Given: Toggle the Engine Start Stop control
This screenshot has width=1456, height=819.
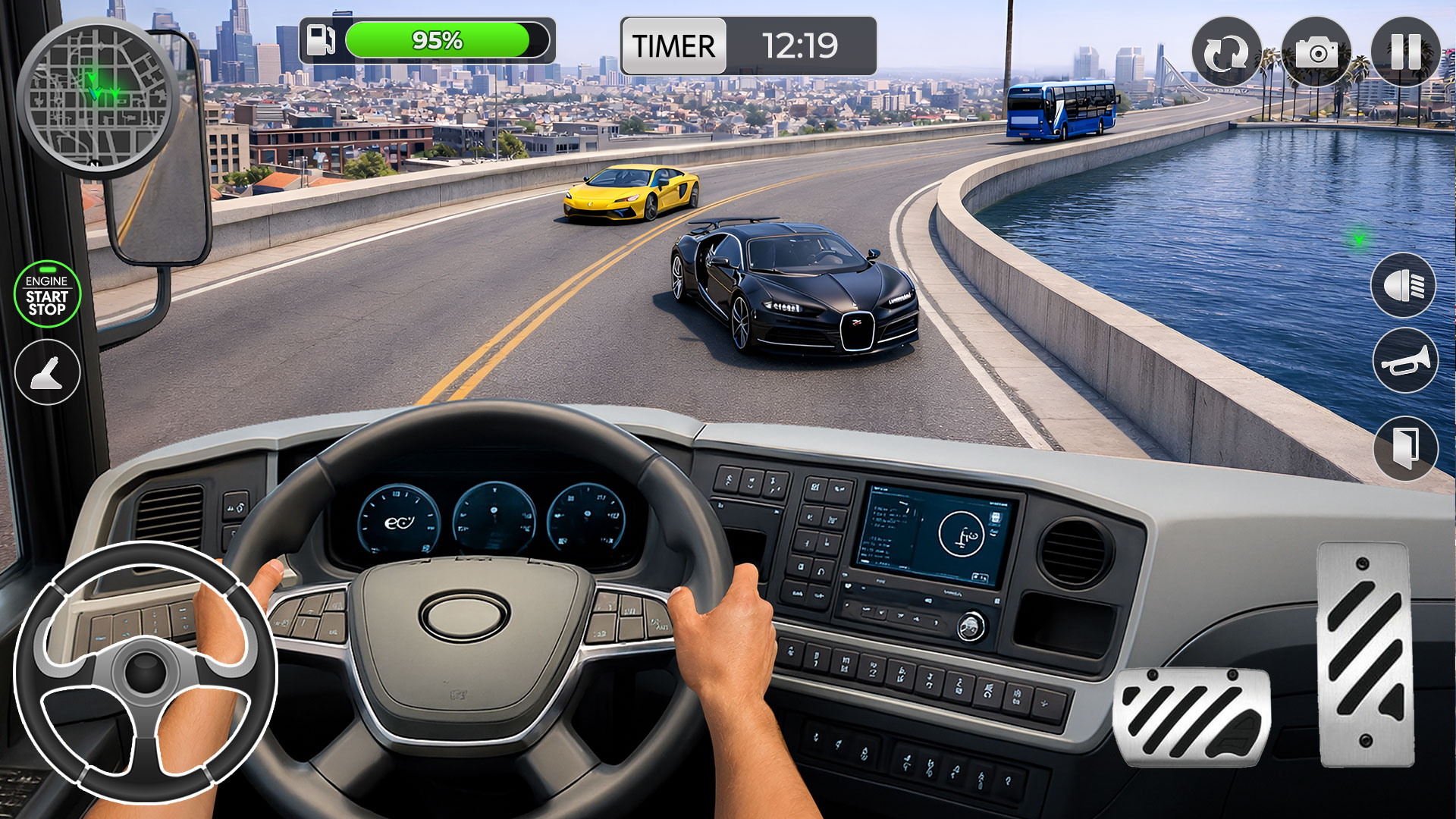Looking at the screenshot, I should (47, 296).
